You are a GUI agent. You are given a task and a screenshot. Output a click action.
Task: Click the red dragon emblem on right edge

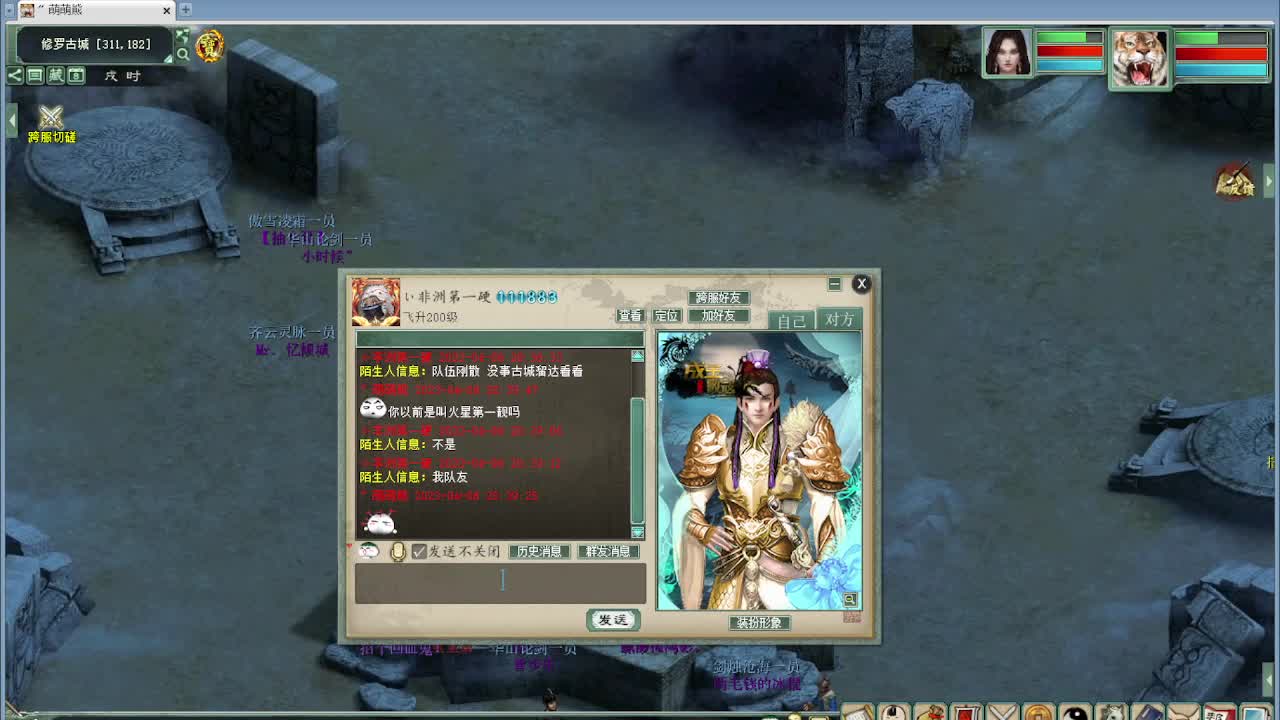(x=1235, y=180)
